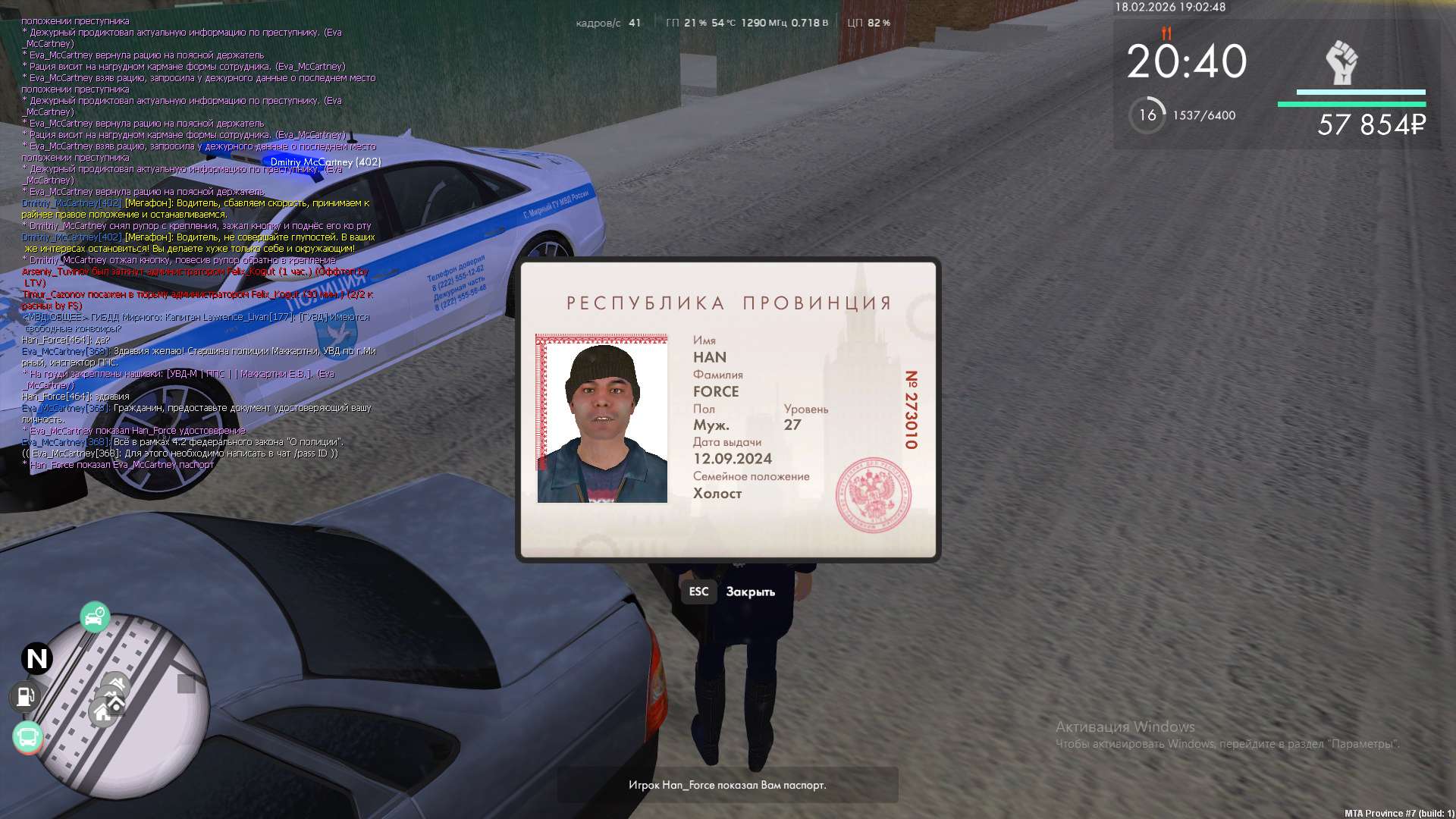Select the house marker on the minimap
Screen dimensions: 1456x819
point(102,712)
